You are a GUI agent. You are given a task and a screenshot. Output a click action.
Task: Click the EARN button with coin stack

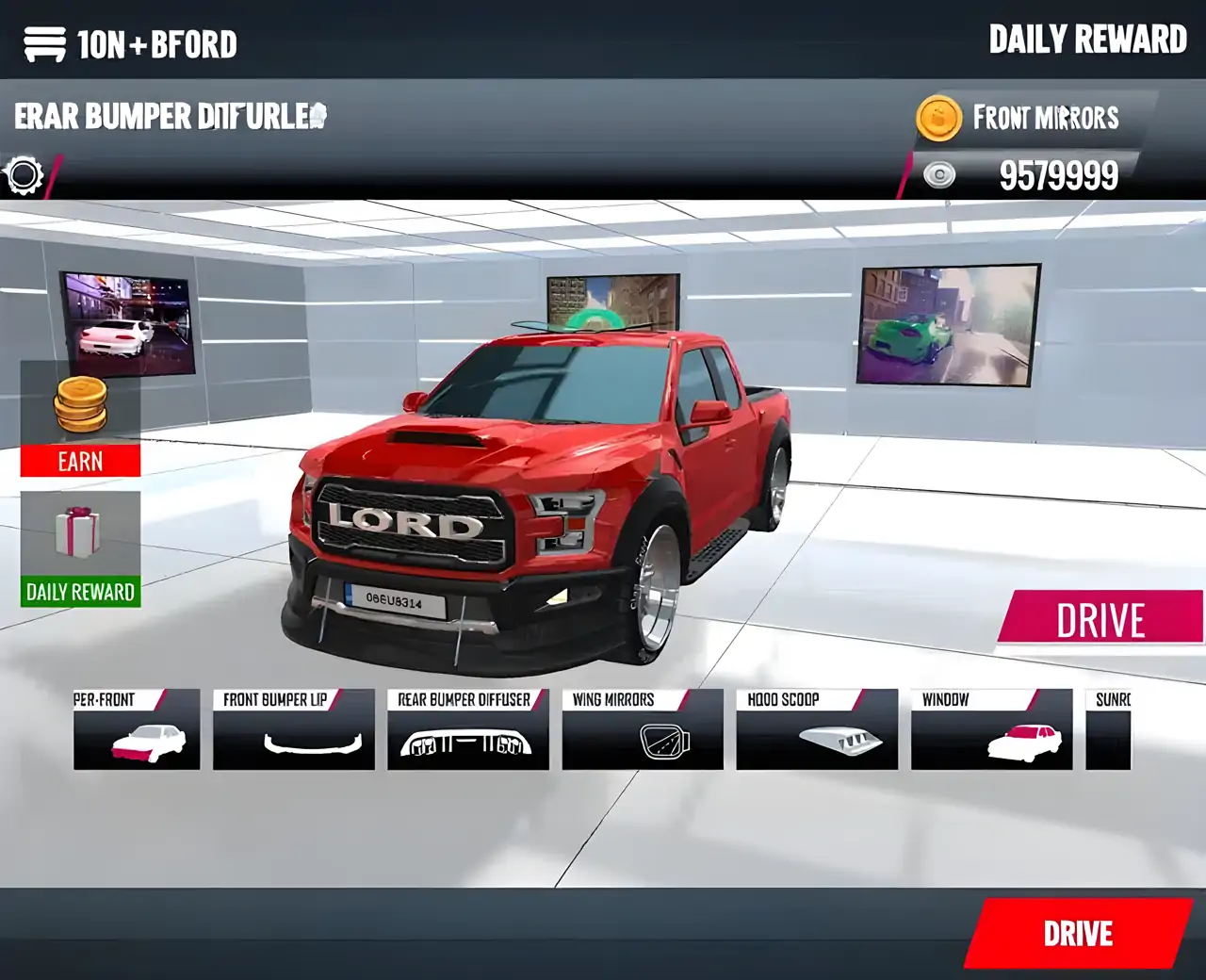coord(79,461)
